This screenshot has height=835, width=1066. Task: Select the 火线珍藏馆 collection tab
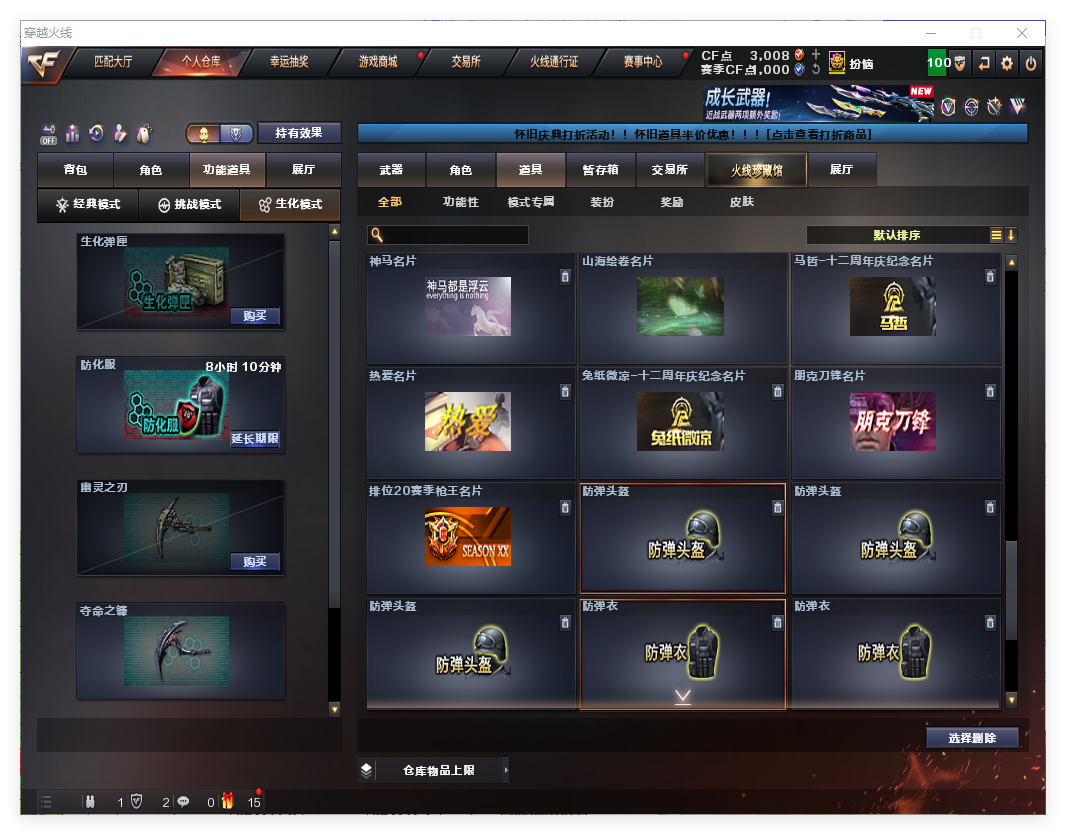click(x=756, y=170)
